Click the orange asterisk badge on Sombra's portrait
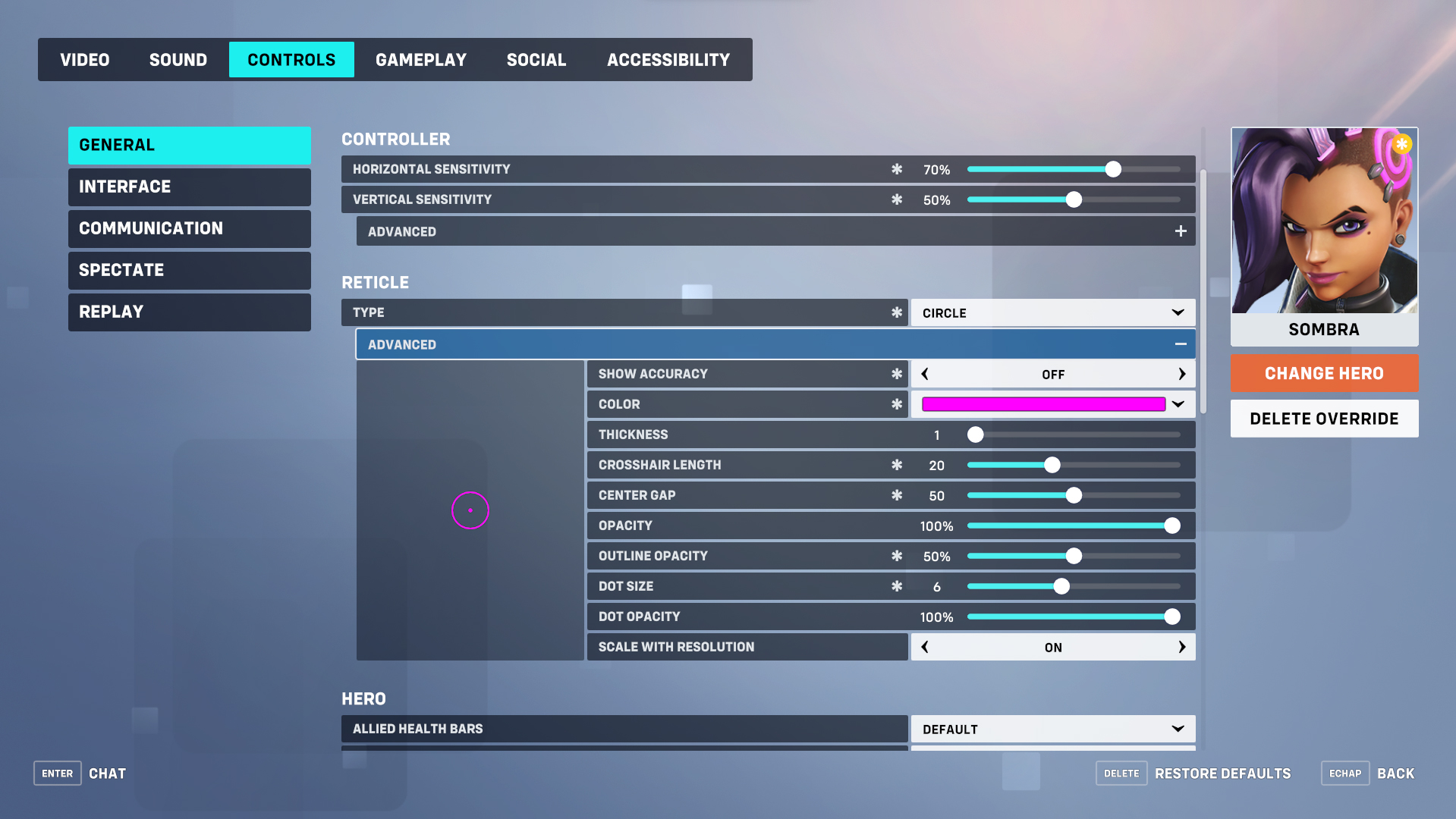 [x=1402, y=144]
